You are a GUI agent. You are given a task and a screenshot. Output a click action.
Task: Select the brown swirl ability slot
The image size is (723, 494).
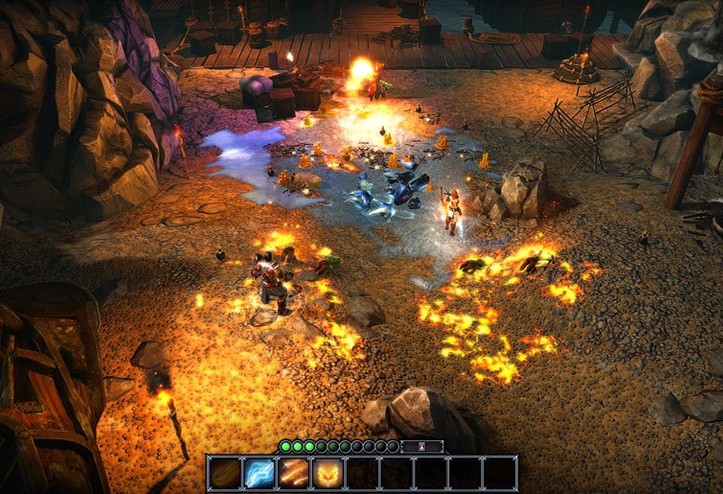(225, 473)
